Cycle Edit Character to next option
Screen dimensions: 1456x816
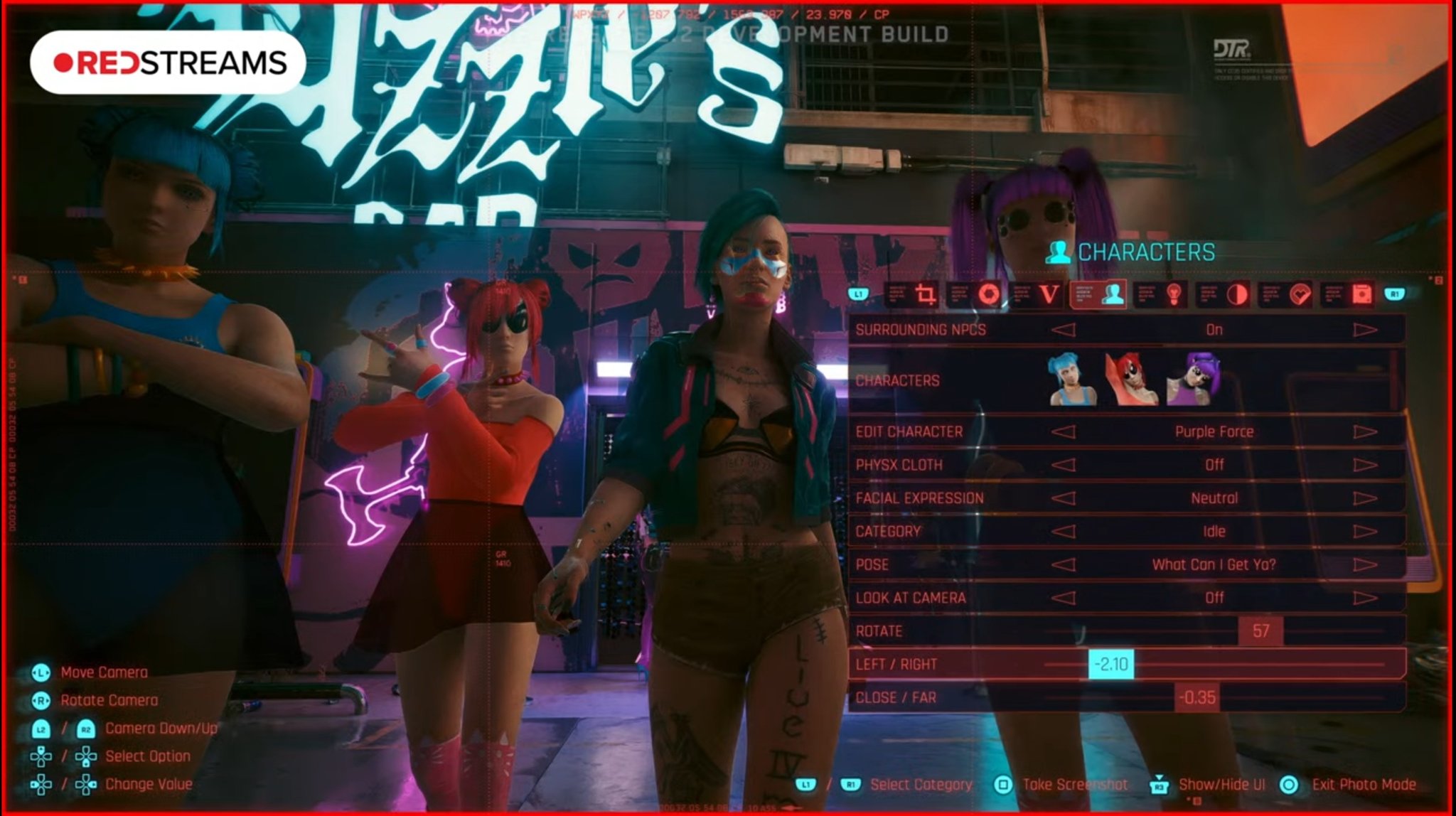(1364, 431)
